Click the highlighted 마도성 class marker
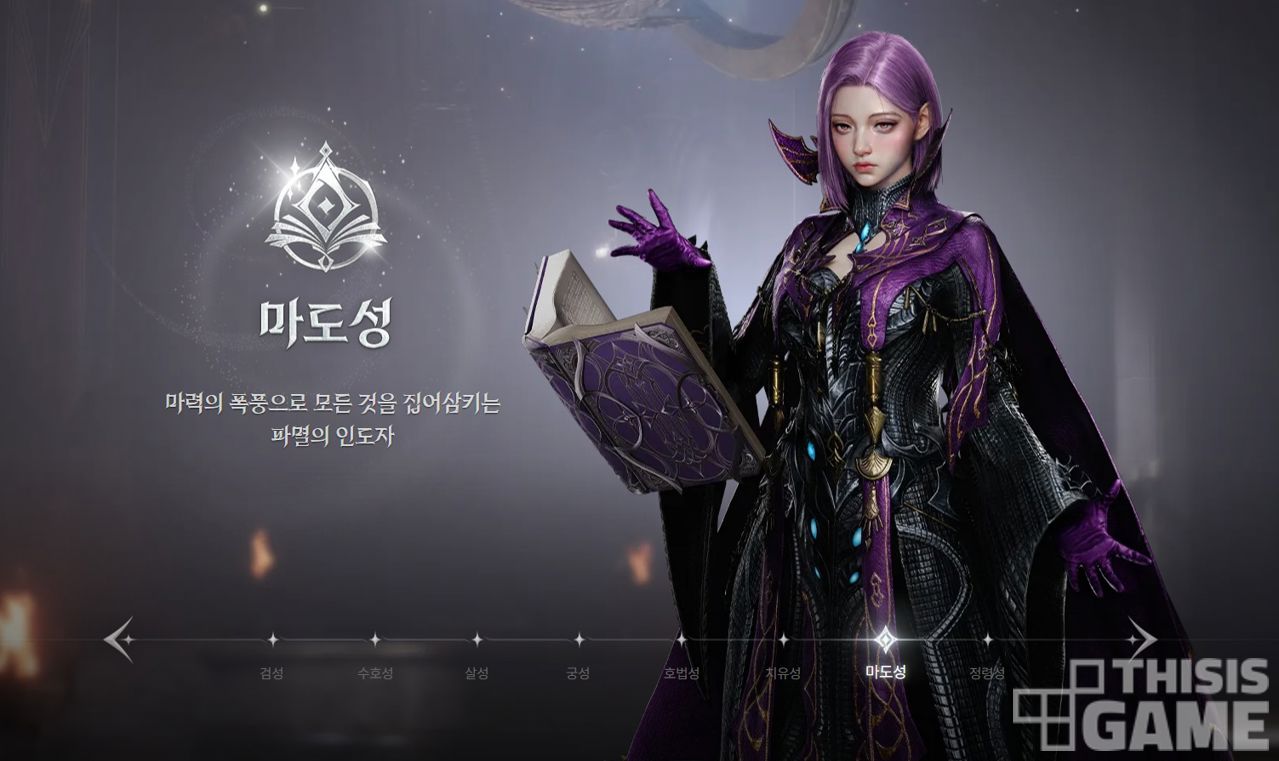The width and height of the screenshot is (1279, 761). click(885, 640)
